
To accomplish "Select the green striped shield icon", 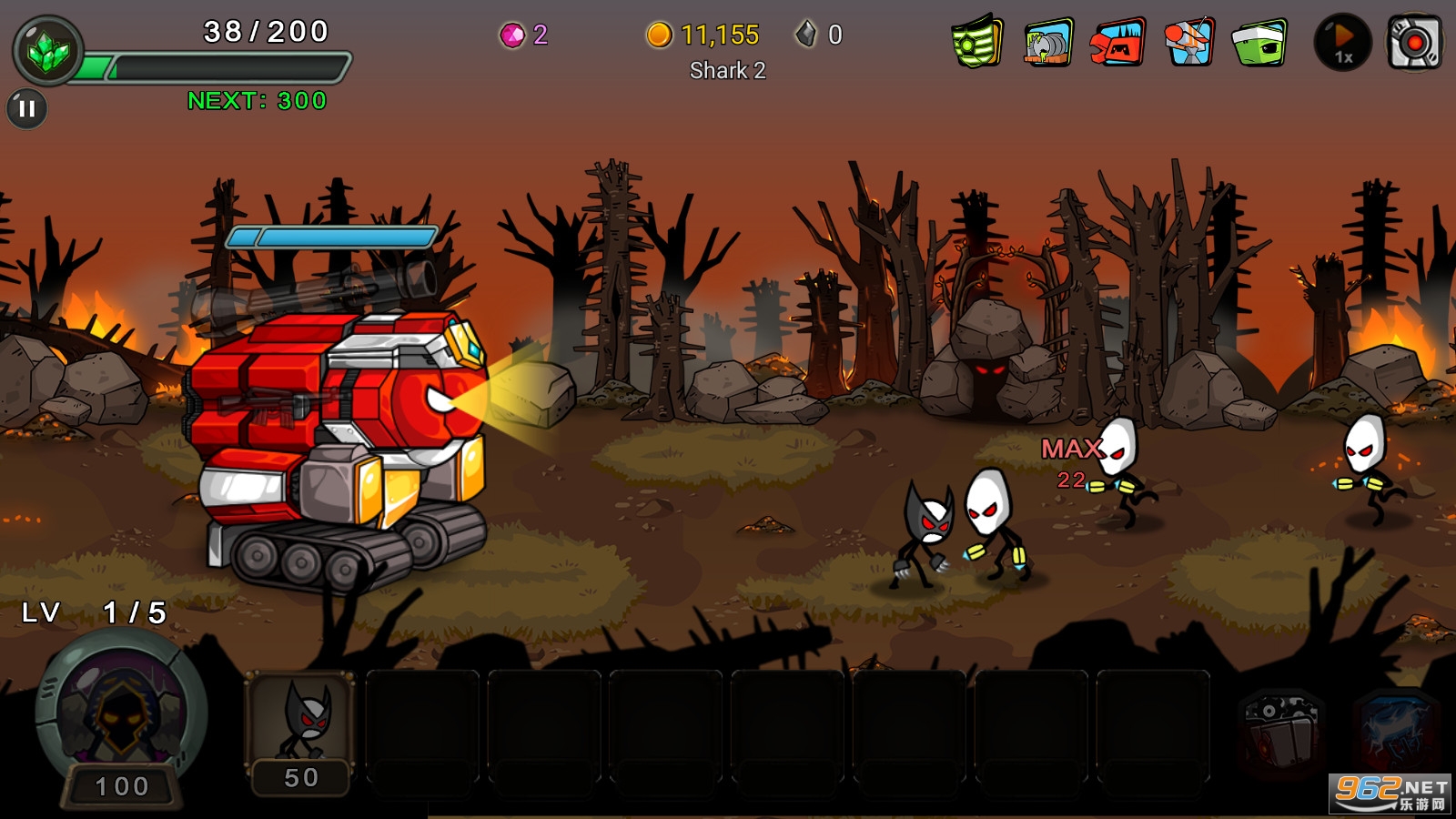I will tap(977, 42).
